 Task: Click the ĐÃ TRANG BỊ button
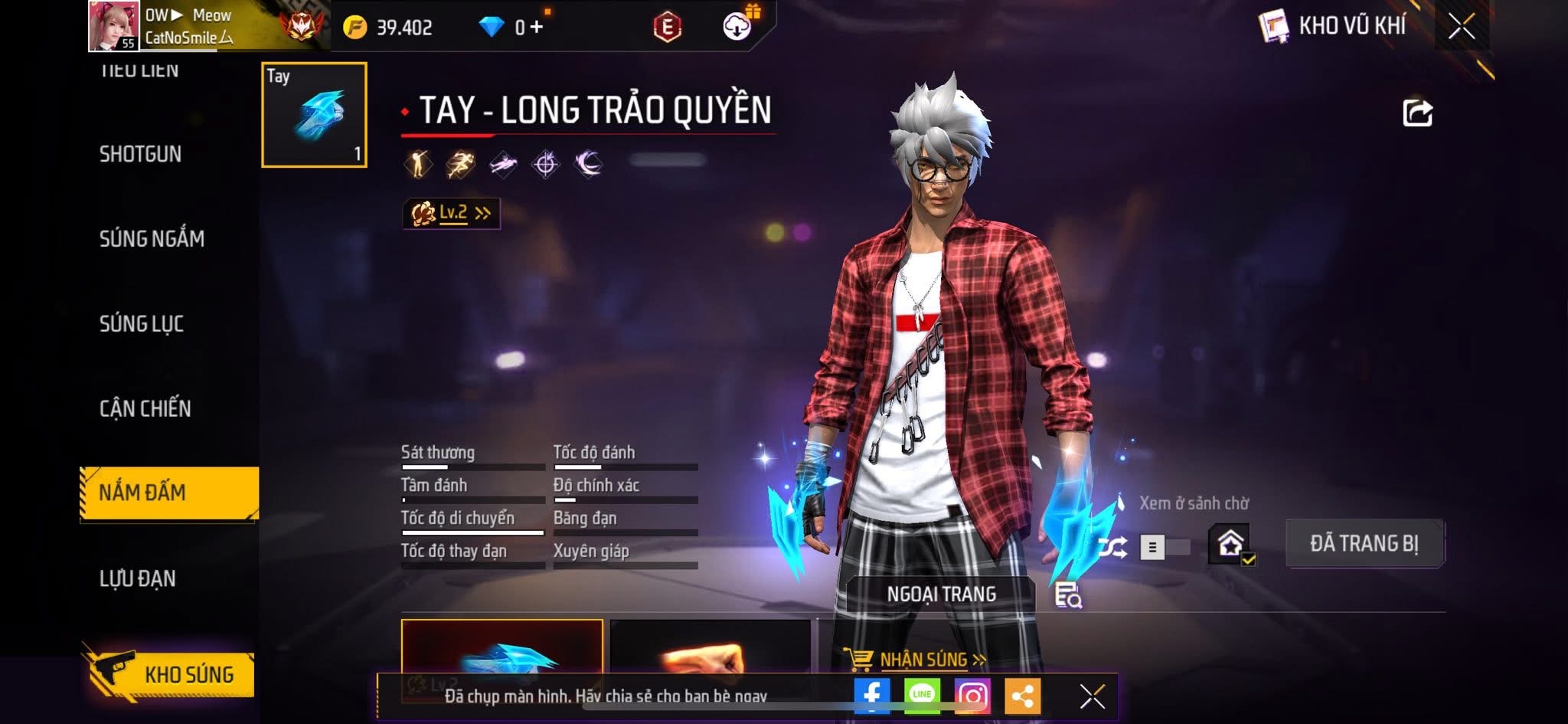pyautogui.click(x=1364, y=544)
